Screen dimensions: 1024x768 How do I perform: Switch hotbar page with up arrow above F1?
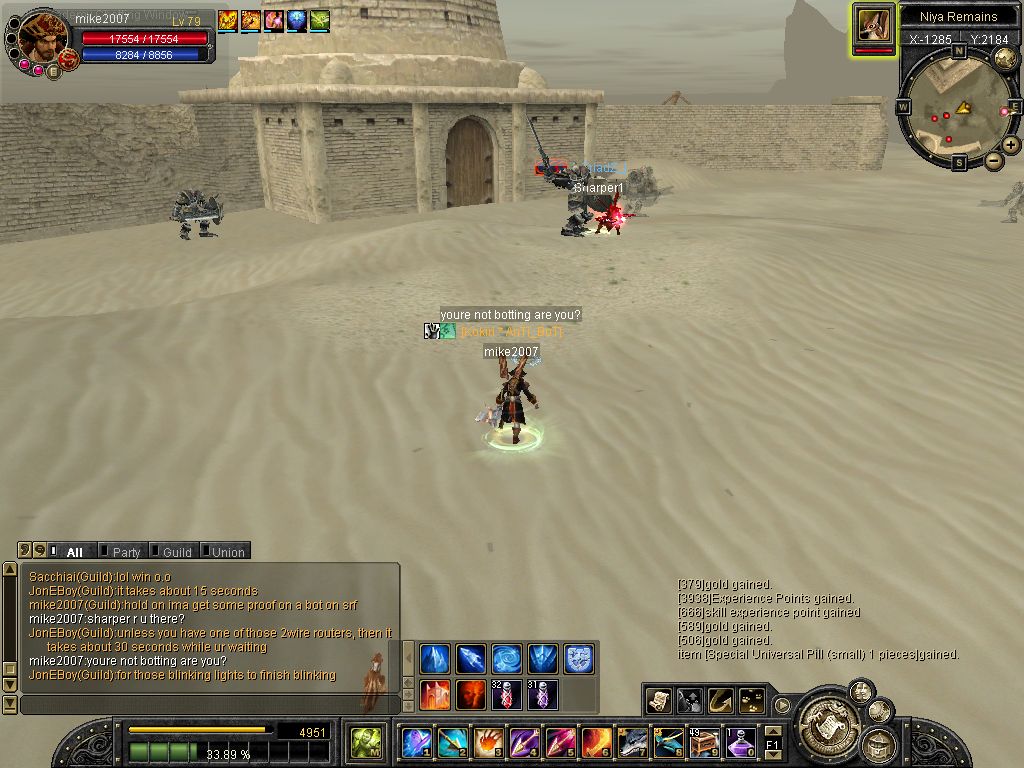click(x=772, y=731)
